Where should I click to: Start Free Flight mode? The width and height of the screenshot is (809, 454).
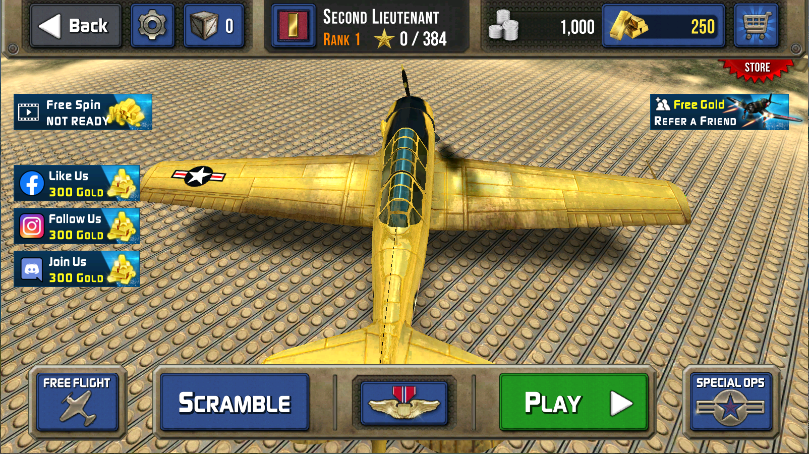pyautogui.click(x=77, y=401)
